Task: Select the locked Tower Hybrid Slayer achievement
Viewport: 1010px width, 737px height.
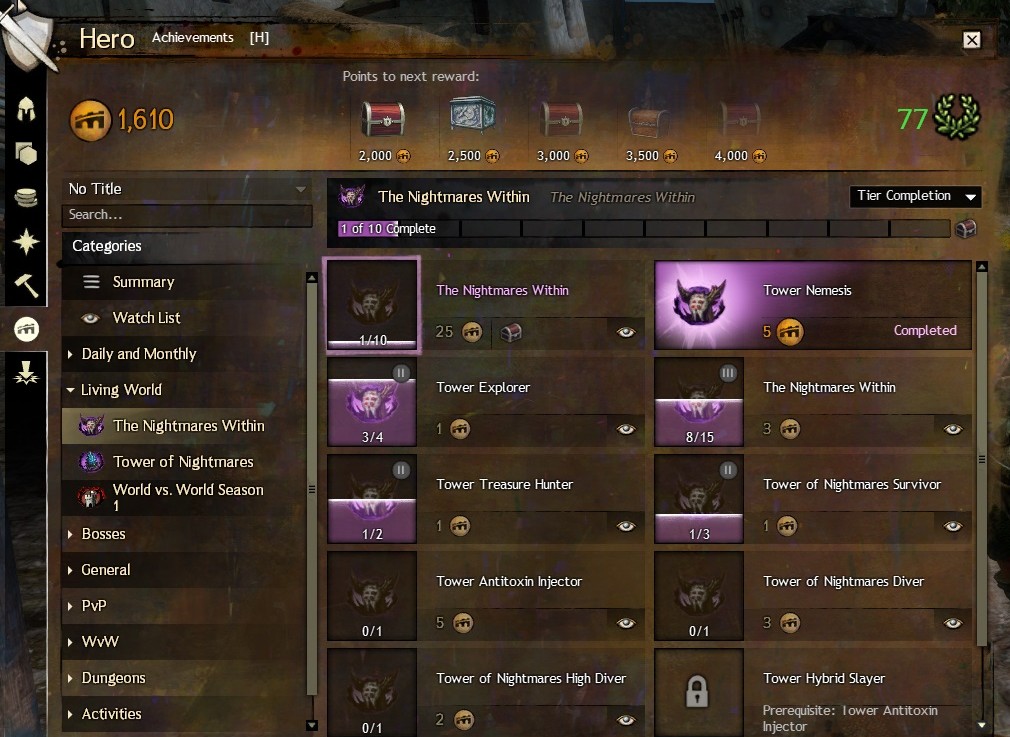Action: [812, 690]
